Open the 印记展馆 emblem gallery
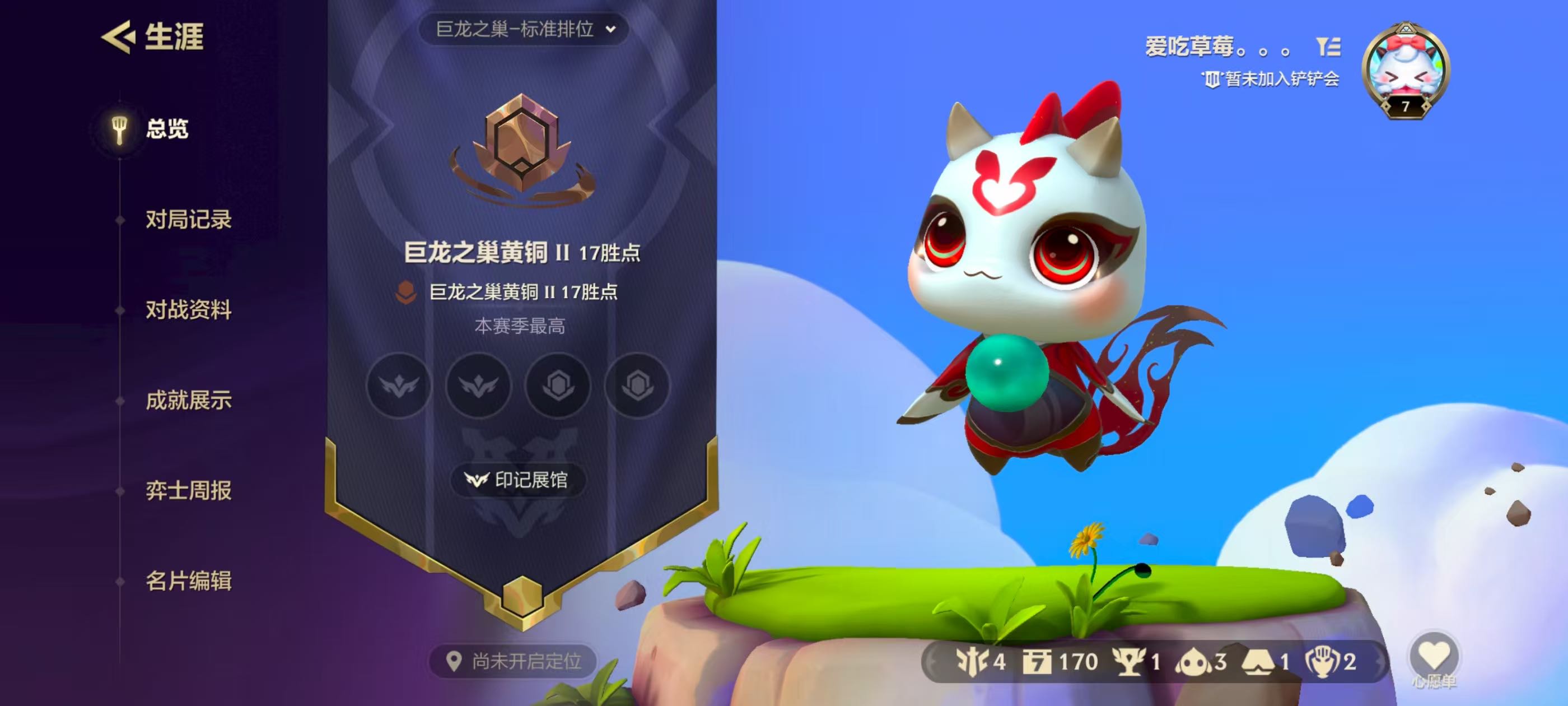This screenshot has height=706, width=1568. click(518, 480)
